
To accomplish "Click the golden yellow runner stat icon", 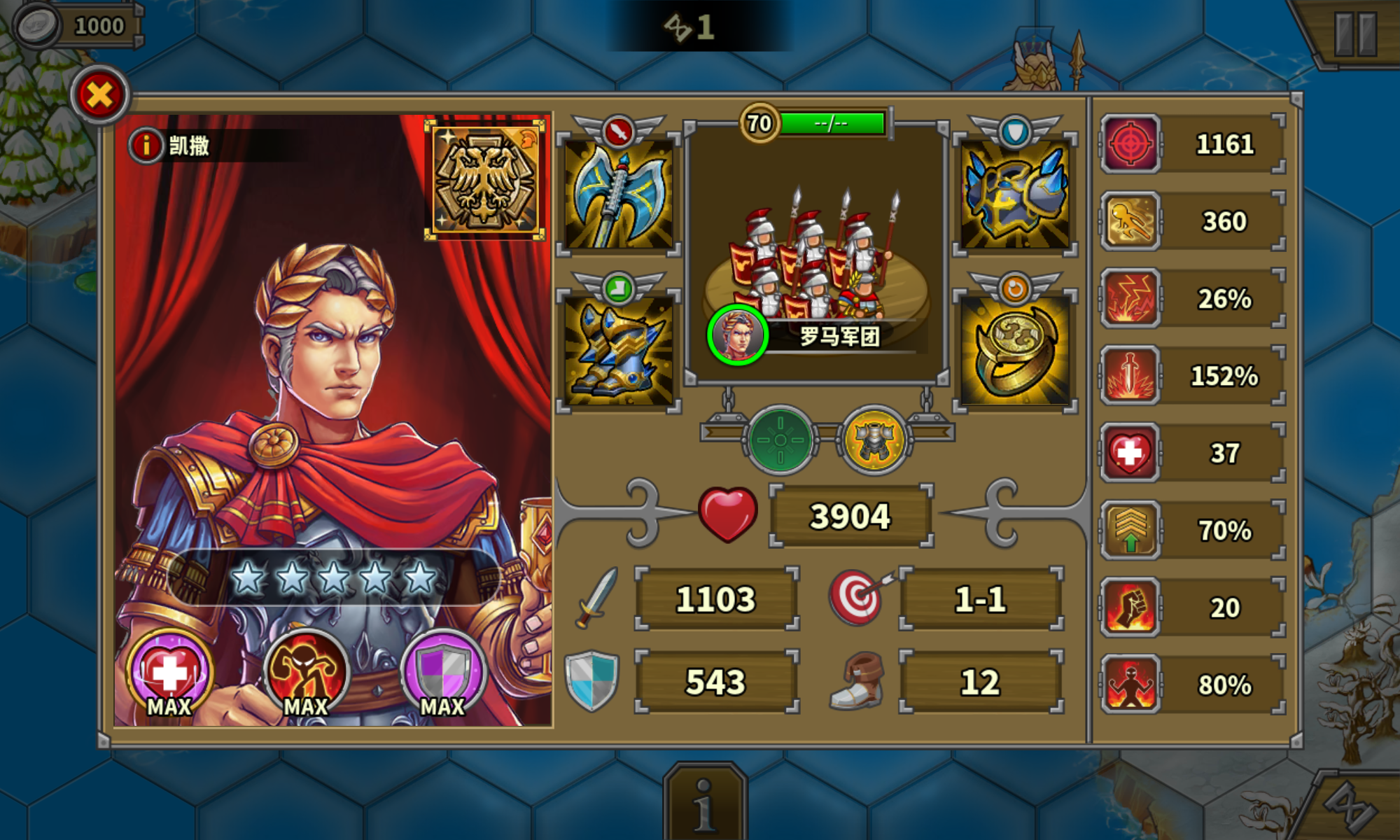I will pyautogui.click(x=1130, y=220).
